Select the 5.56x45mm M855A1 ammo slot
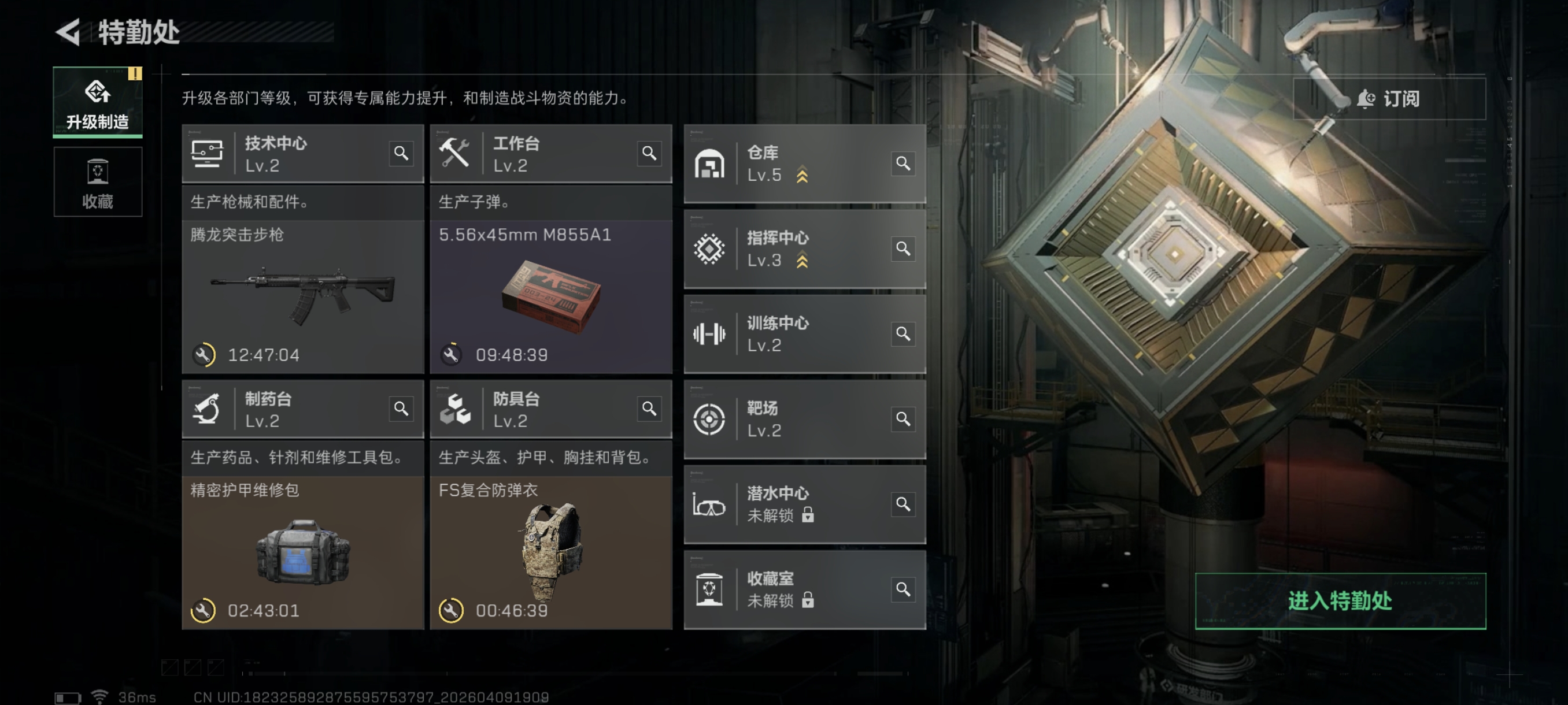Image resolution: width=1568 pixels, height=705 pixels. pos(551,296)
